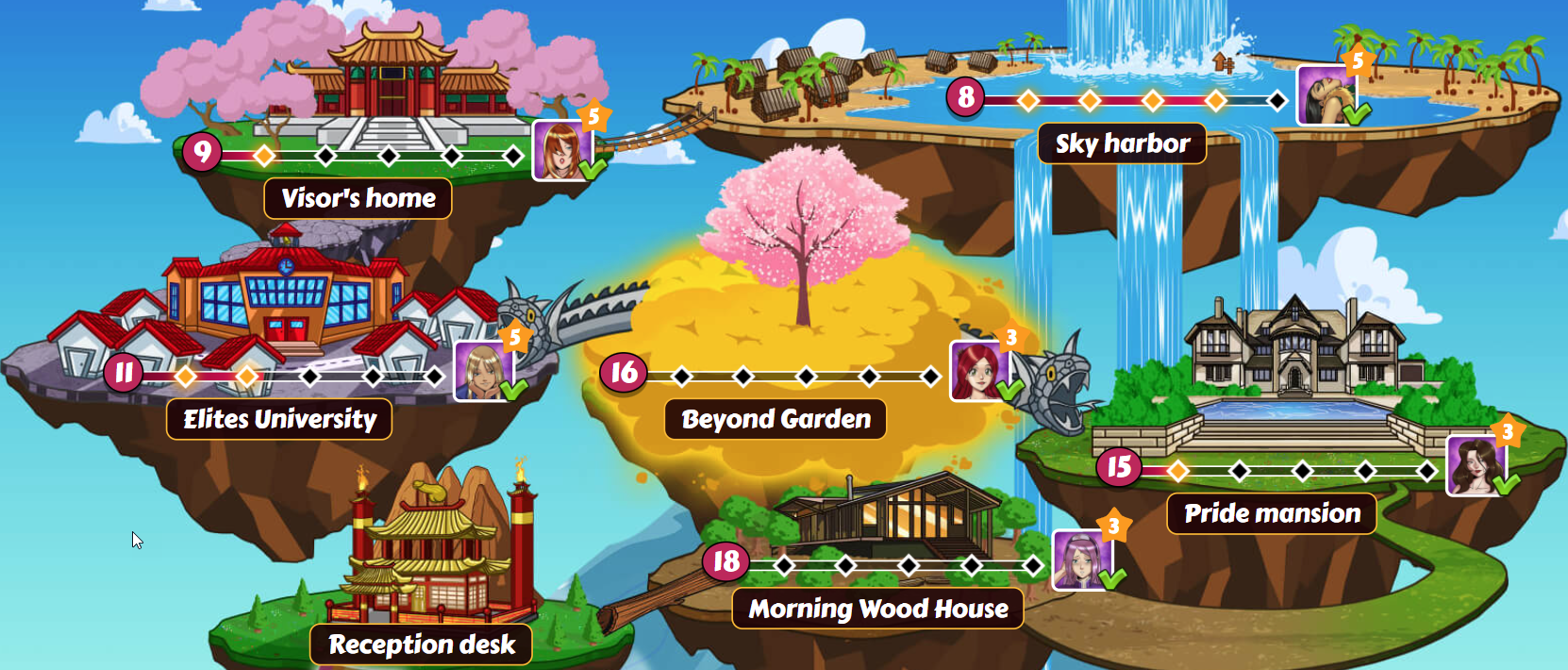Select the Pride mansion brunette portrait
Screen dimensions: 1568x670
pos(1475,465)
